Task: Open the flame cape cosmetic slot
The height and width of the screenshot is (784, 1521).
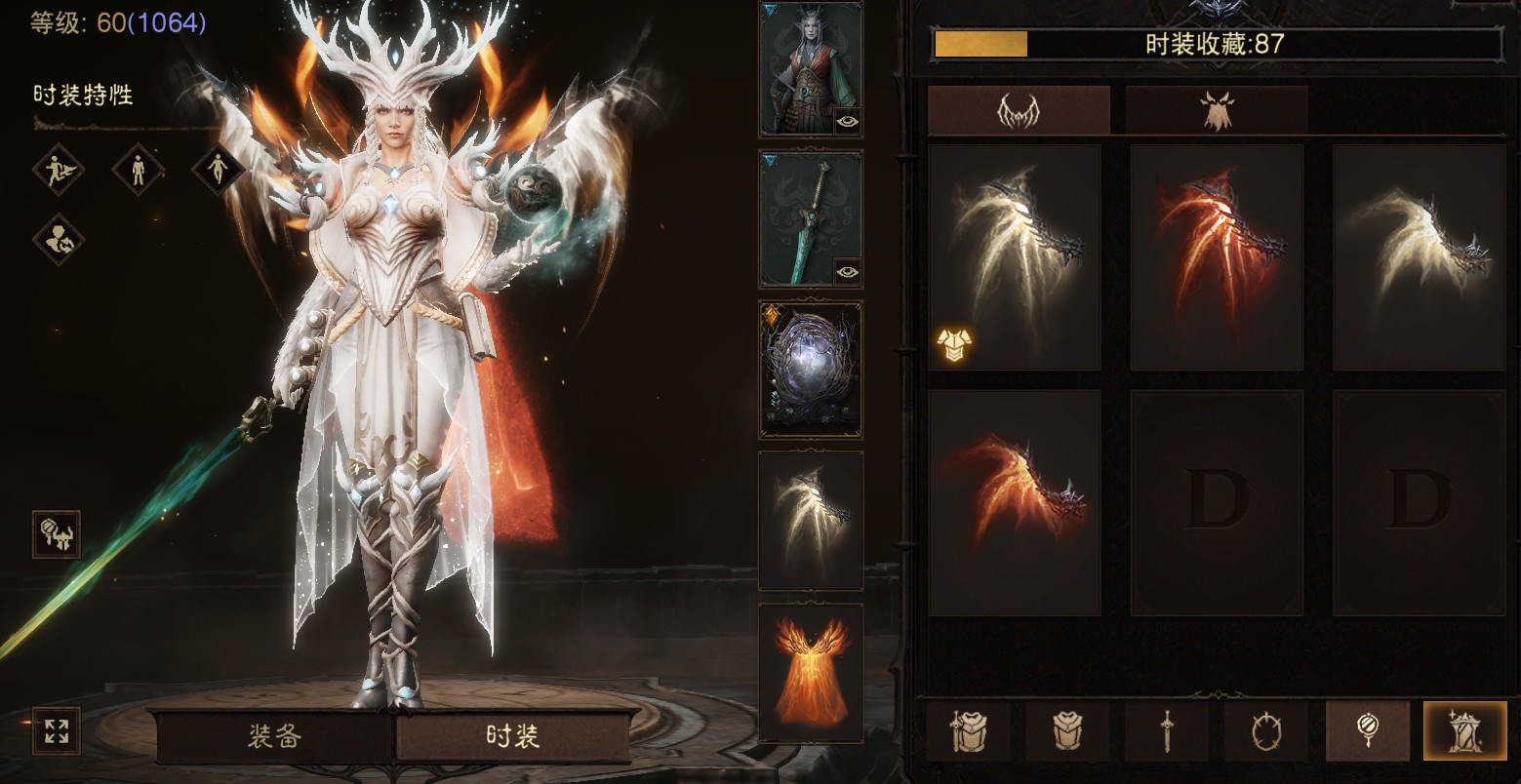Action: [810, 673]
